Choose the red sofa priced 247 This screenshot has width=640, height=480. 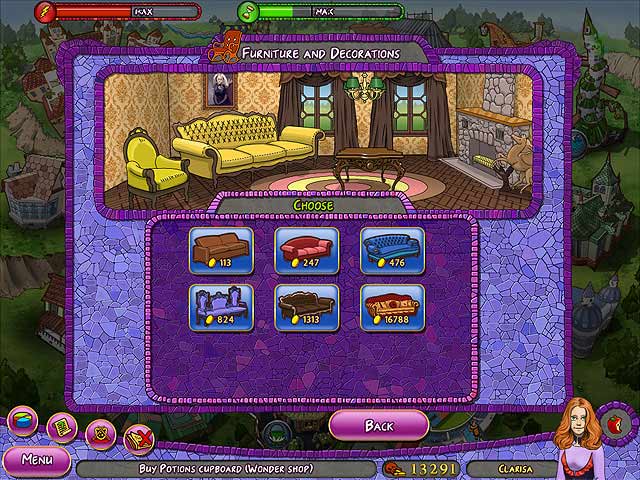tap(307, 250)
